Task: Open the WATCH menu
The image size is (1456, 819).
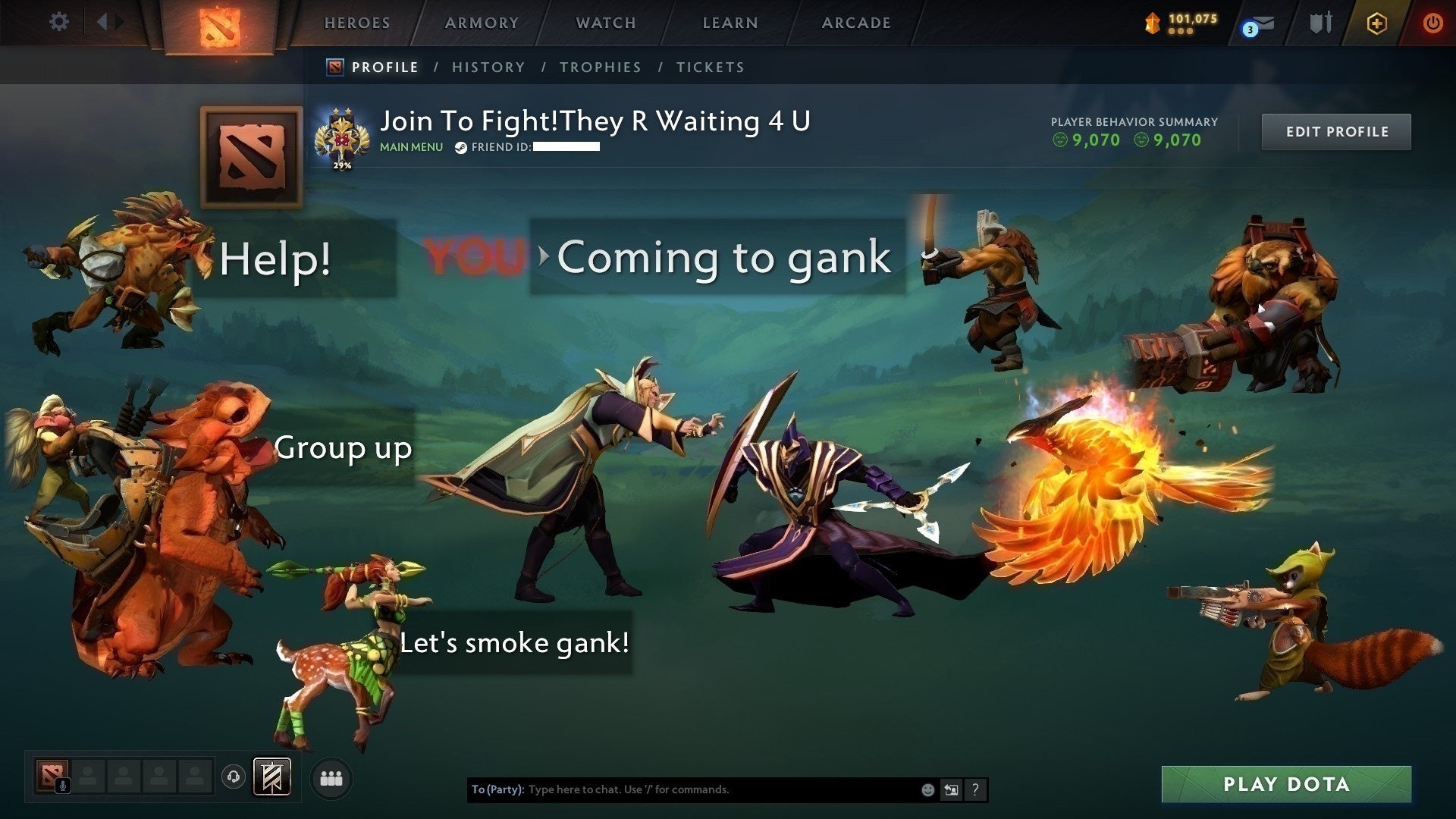Action: (606, 23)
